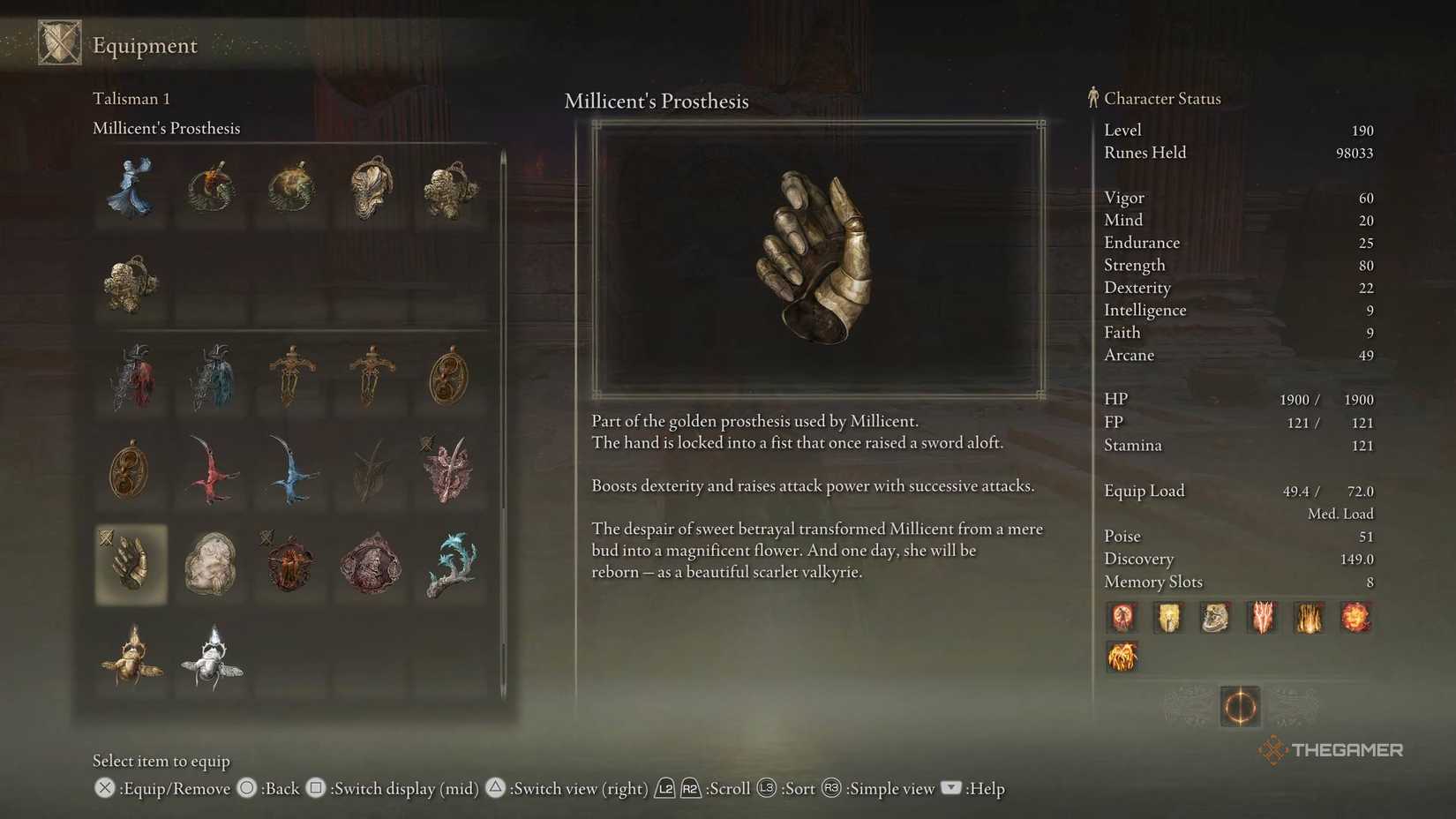Click the Elden Ring emblem near the spell slots
Image resolution: width=1456 pixels, height=819 pixels.
1240,707
